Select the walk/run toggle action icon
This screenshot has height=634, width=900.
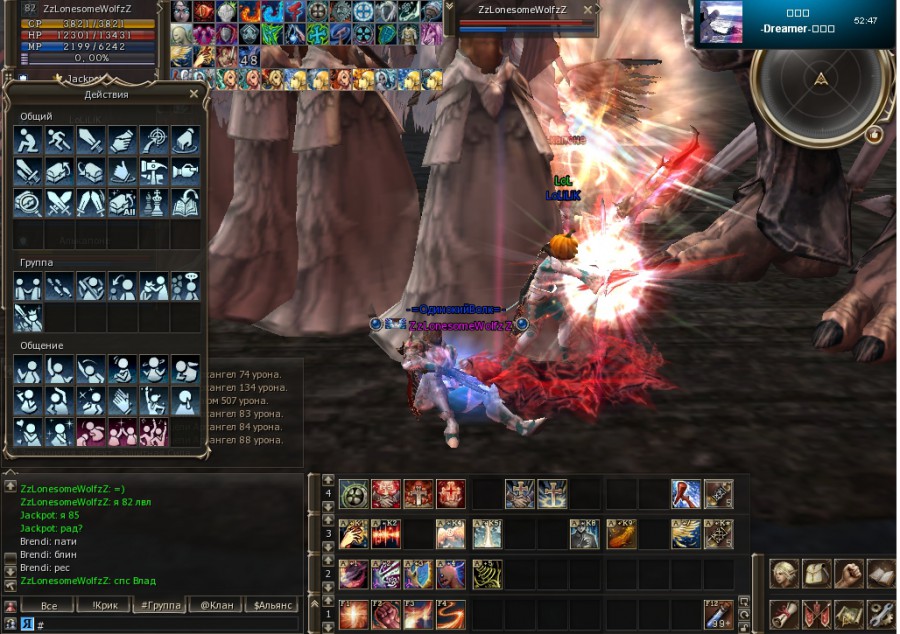[60, 140]
